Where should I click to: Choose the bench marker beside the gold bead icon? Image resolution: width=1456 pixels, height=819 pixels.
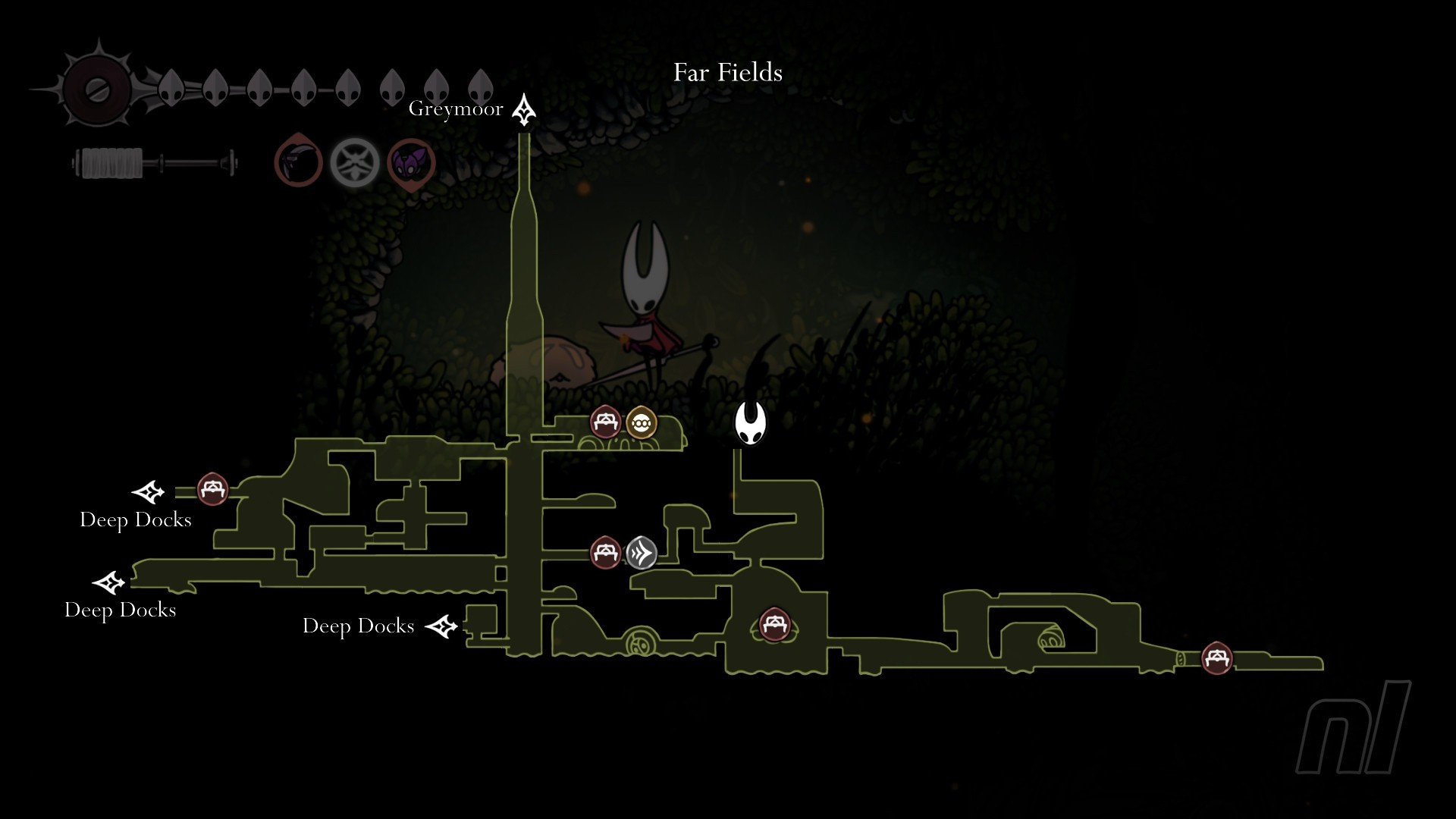(605, 422)
